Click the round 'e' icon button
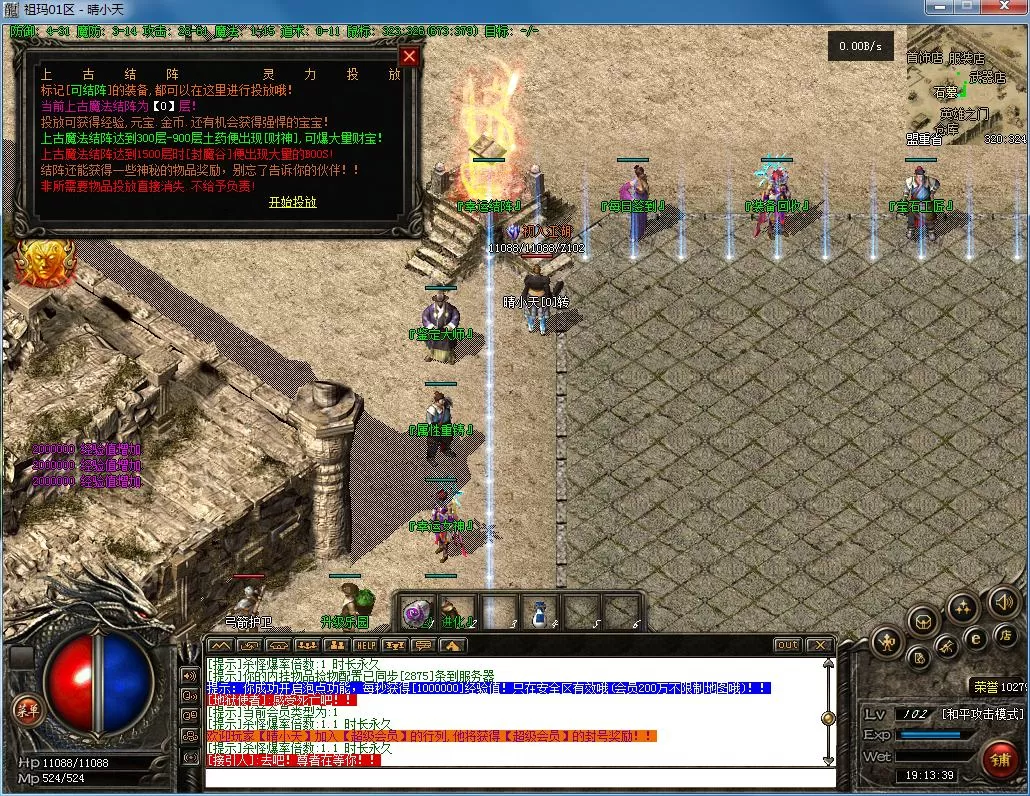The image size is (1030, 796). click(975, 638)
